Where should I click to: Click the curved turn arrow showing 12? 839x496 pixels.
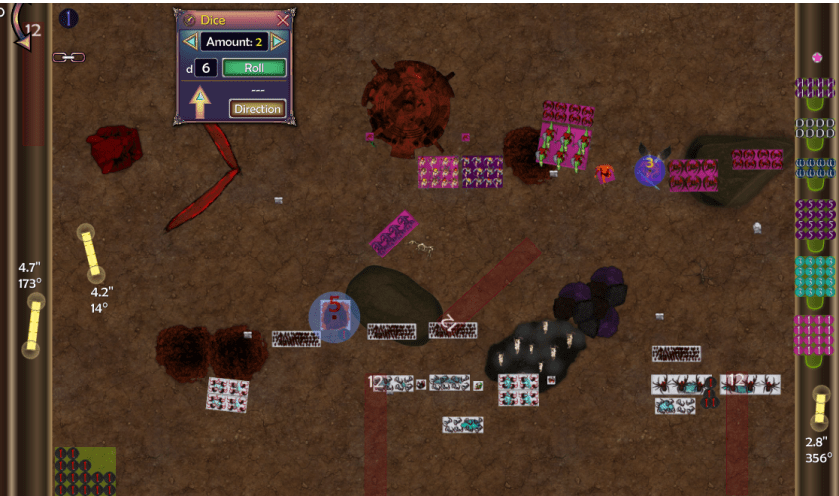[26, 30]
